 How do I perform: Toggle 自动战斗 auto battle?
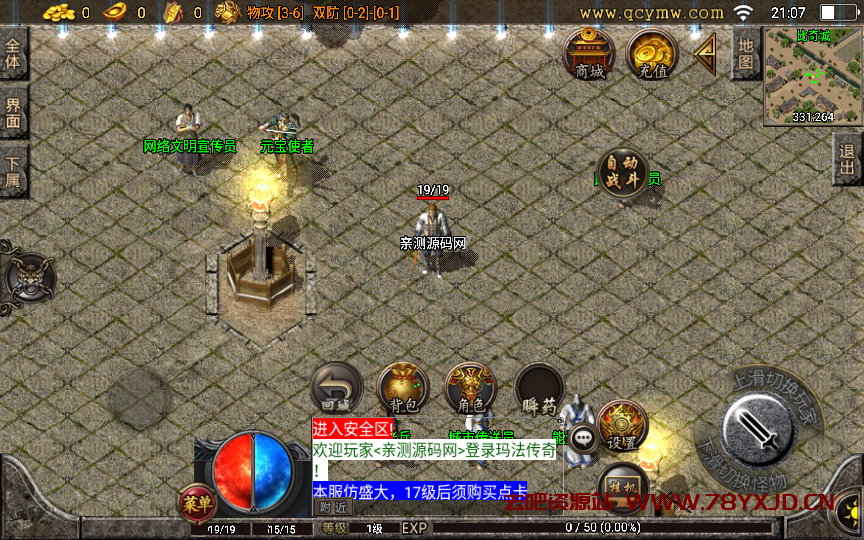pyautogui.click(x=622, y=174)
